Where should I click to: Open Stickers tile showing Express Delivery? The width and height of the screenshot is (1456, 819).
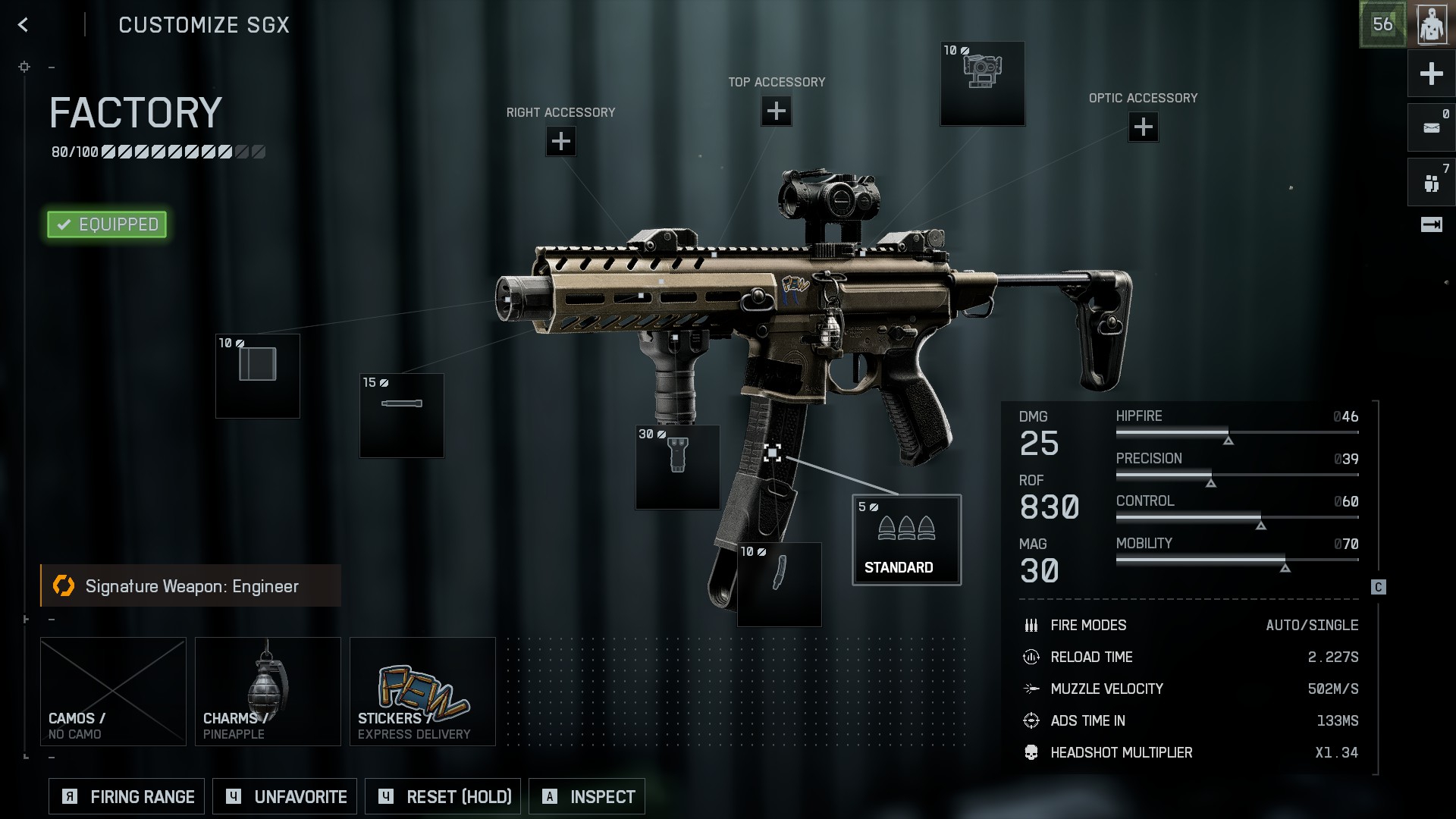422,692
